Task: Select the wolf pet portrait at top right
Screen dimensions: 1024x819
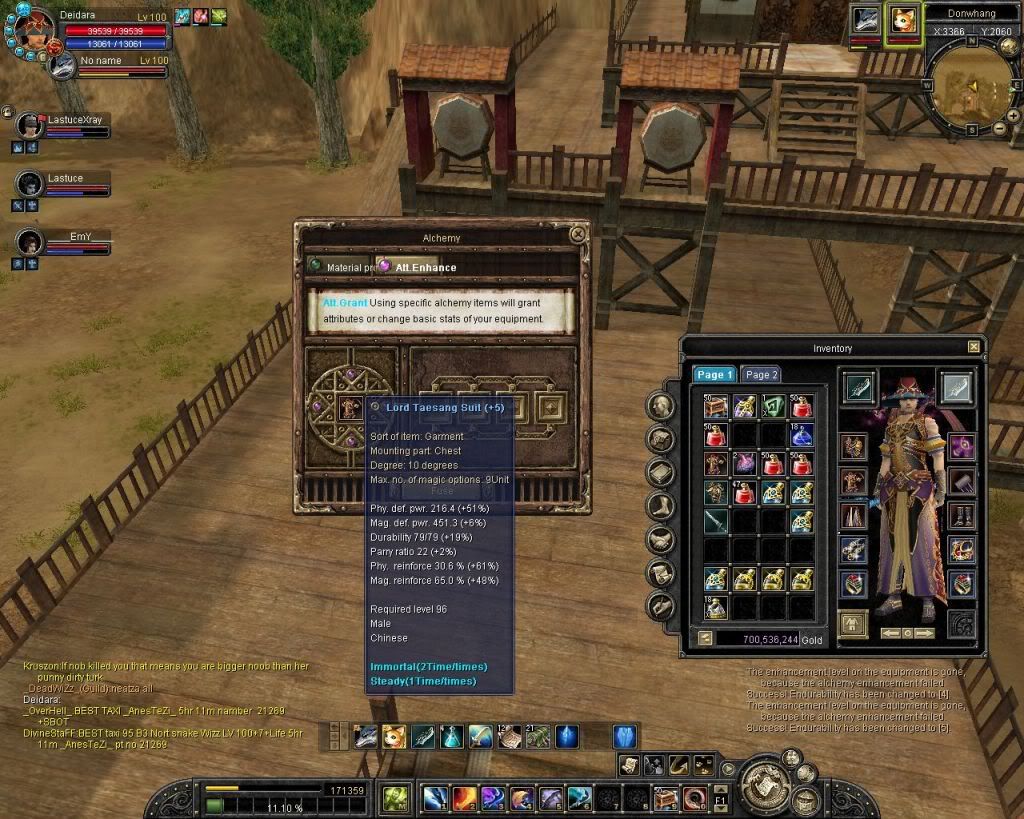Action: [x=866, y=20]
